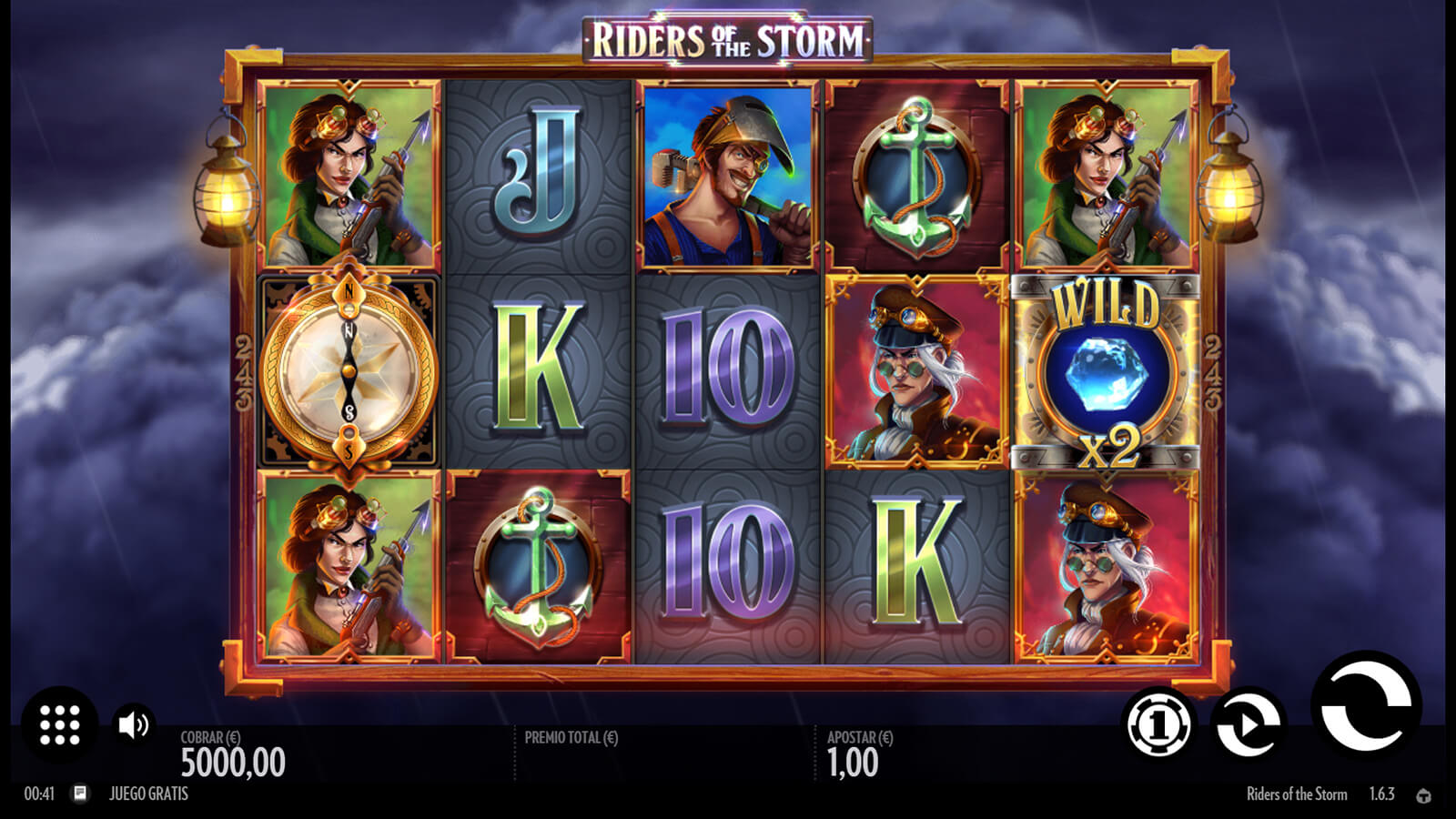
Task: Activate the autoplay button
Action: coord(1249,724)
